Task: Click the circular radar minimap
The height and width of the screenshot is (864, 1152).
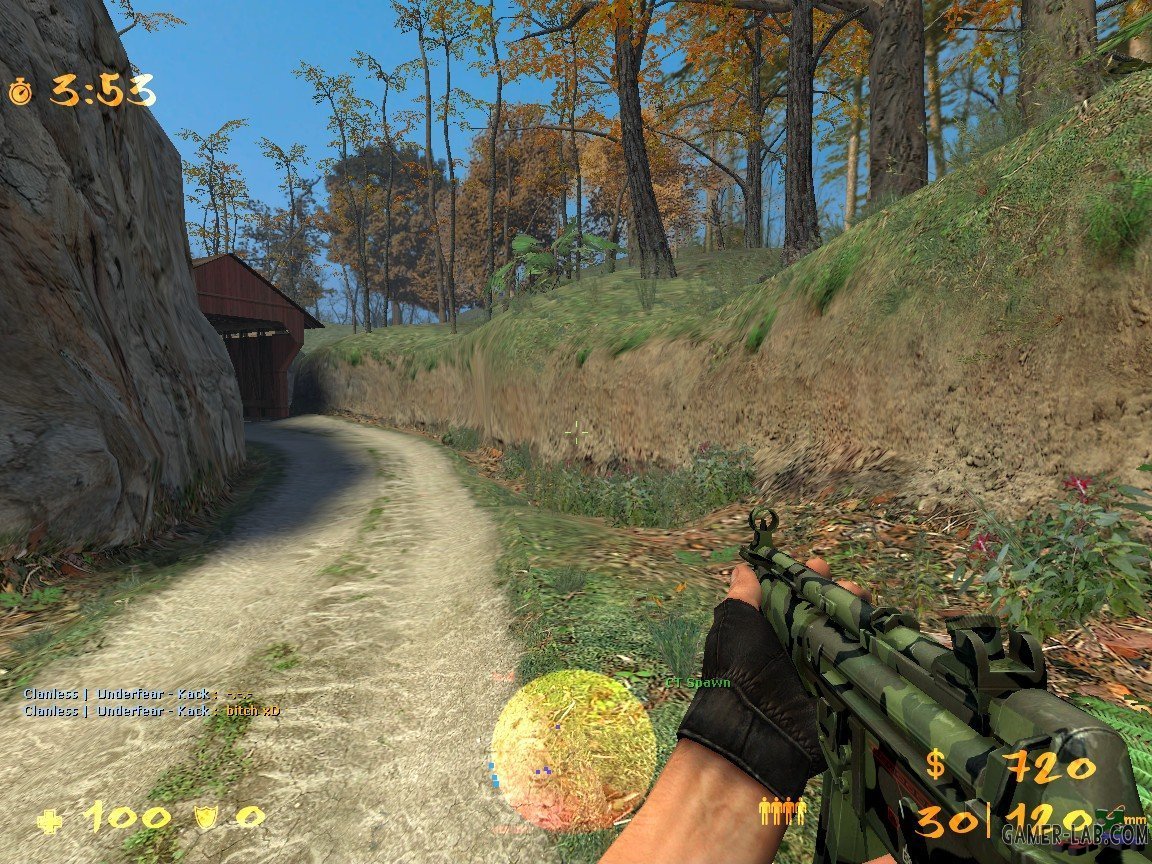Action: 573,750
